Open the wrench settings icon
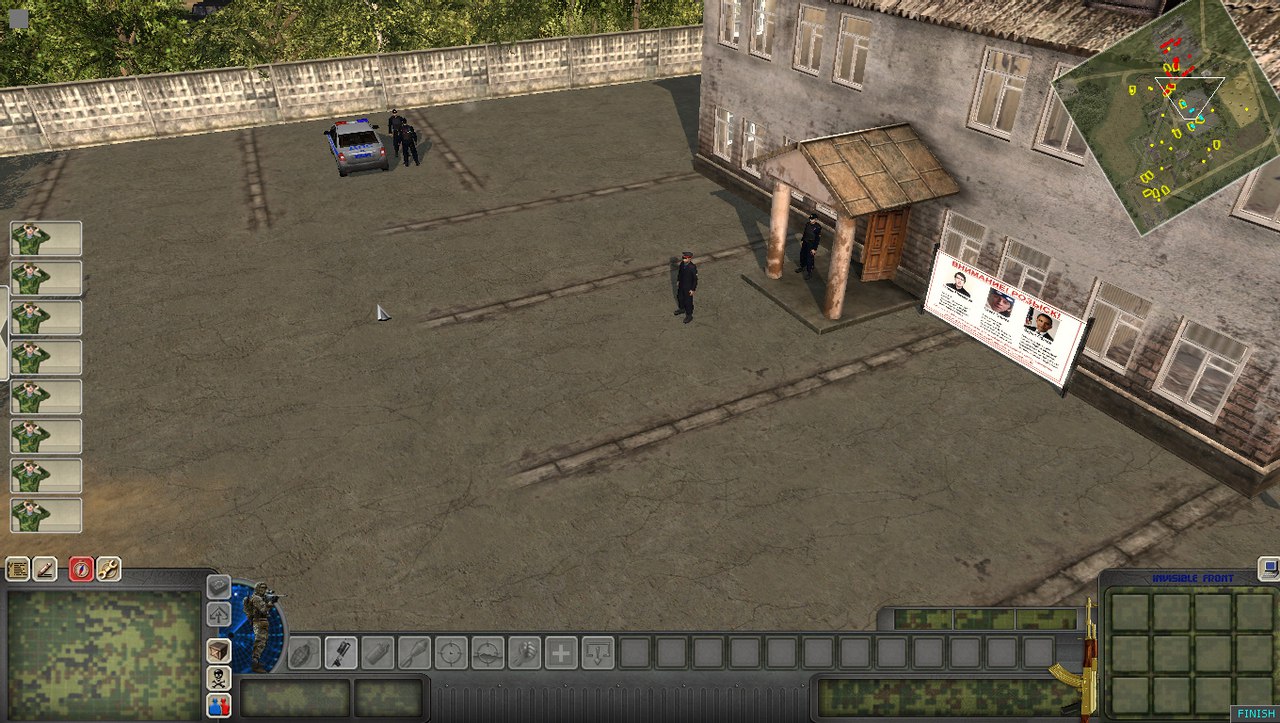The image size is (1280, 723). [x=108, y=570]
